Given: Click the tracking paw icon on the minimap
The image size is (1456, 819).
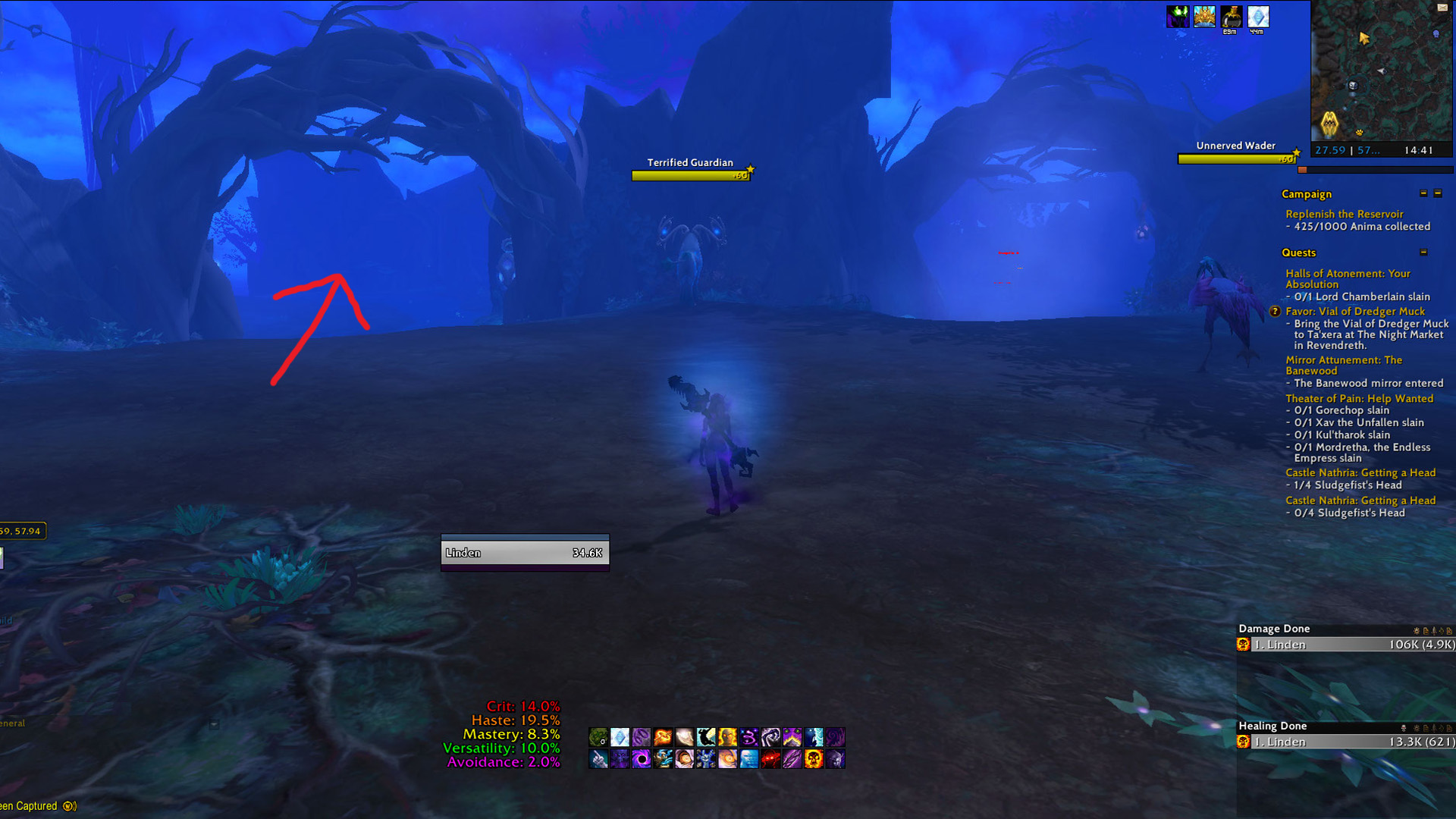Looking at the screenshot, I should [x=1359, y=133].
